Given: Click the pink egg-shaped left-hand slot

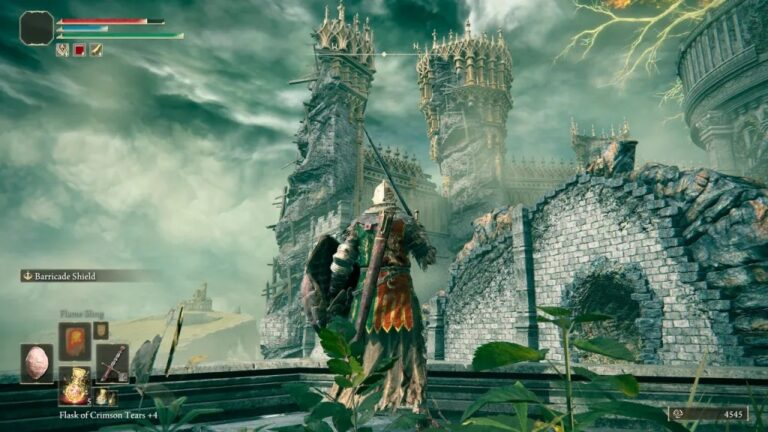Looking at the screenshot, I should click(x=37, y=363).
